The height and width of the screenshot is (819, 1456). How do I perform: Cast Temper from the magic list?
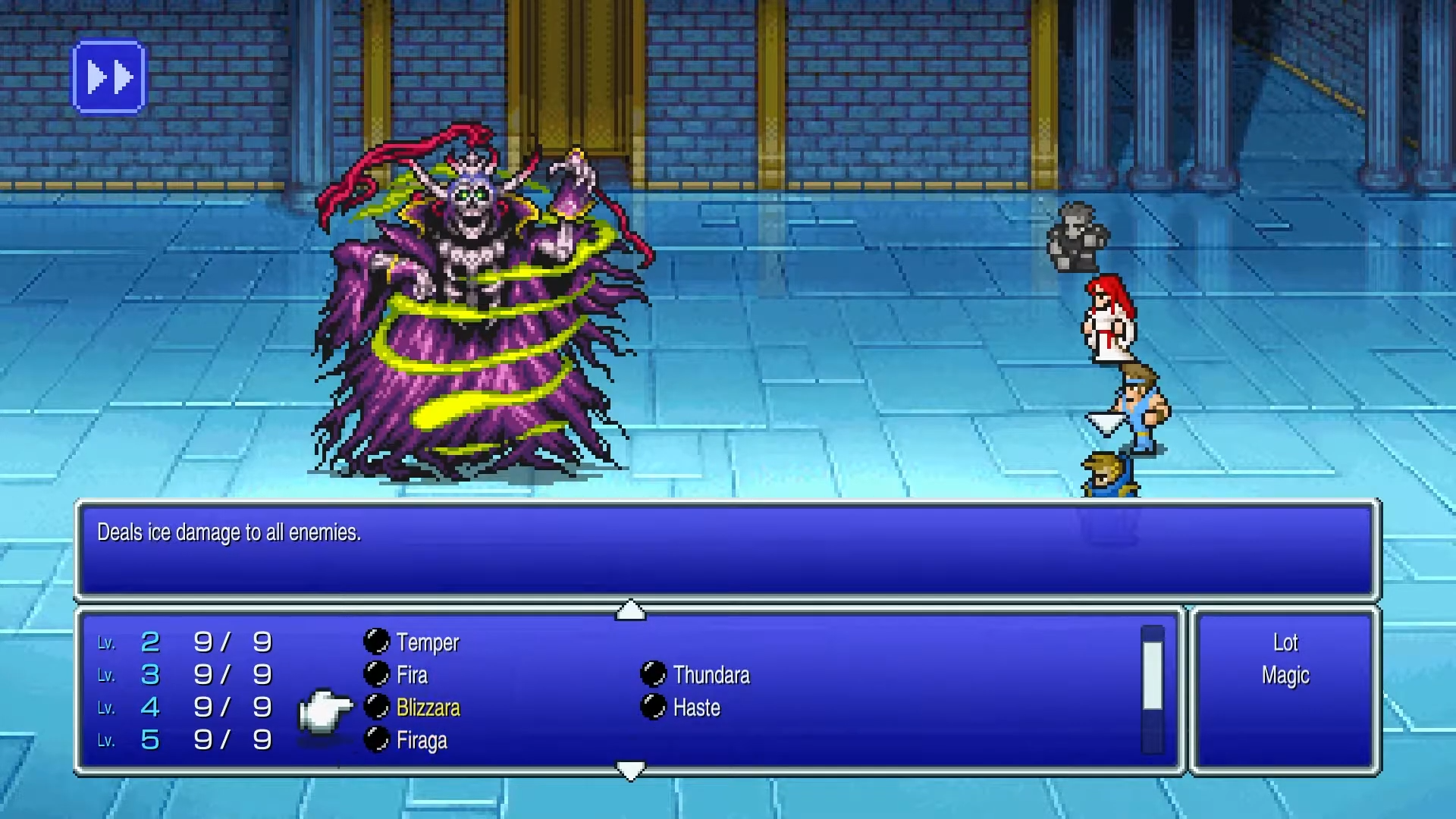point(428,642)
